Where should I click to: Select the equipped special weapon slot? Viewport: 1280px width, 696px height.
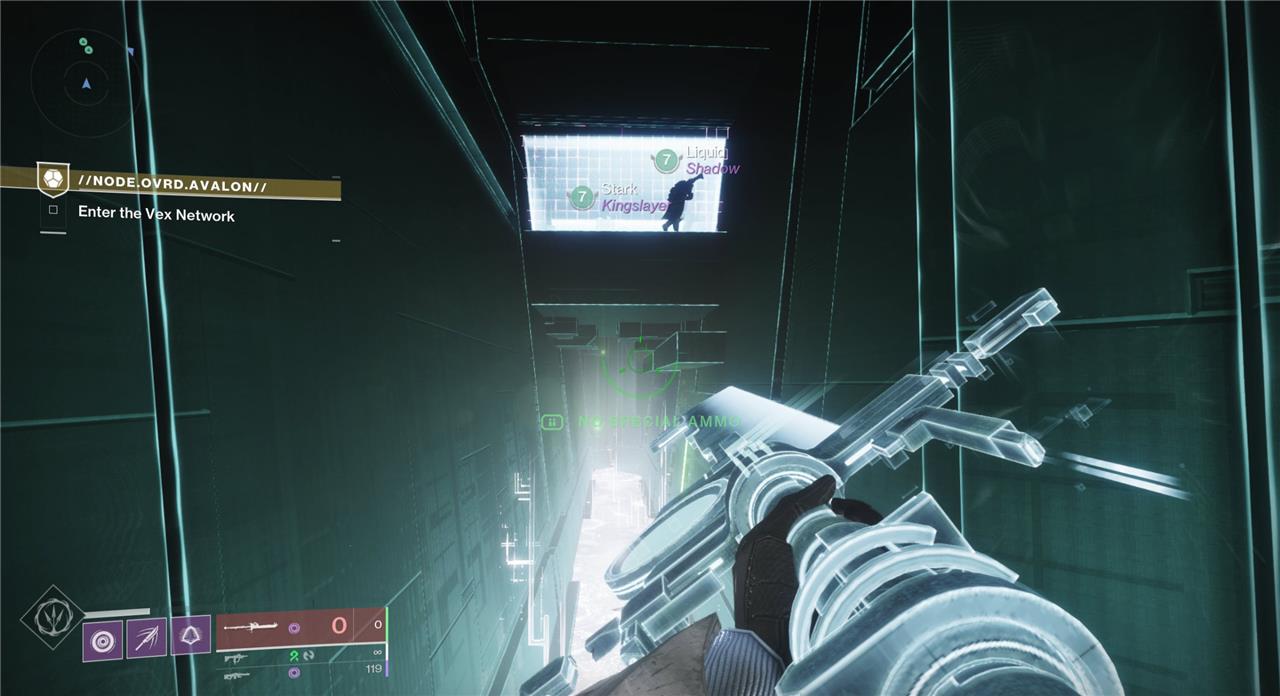298,627
